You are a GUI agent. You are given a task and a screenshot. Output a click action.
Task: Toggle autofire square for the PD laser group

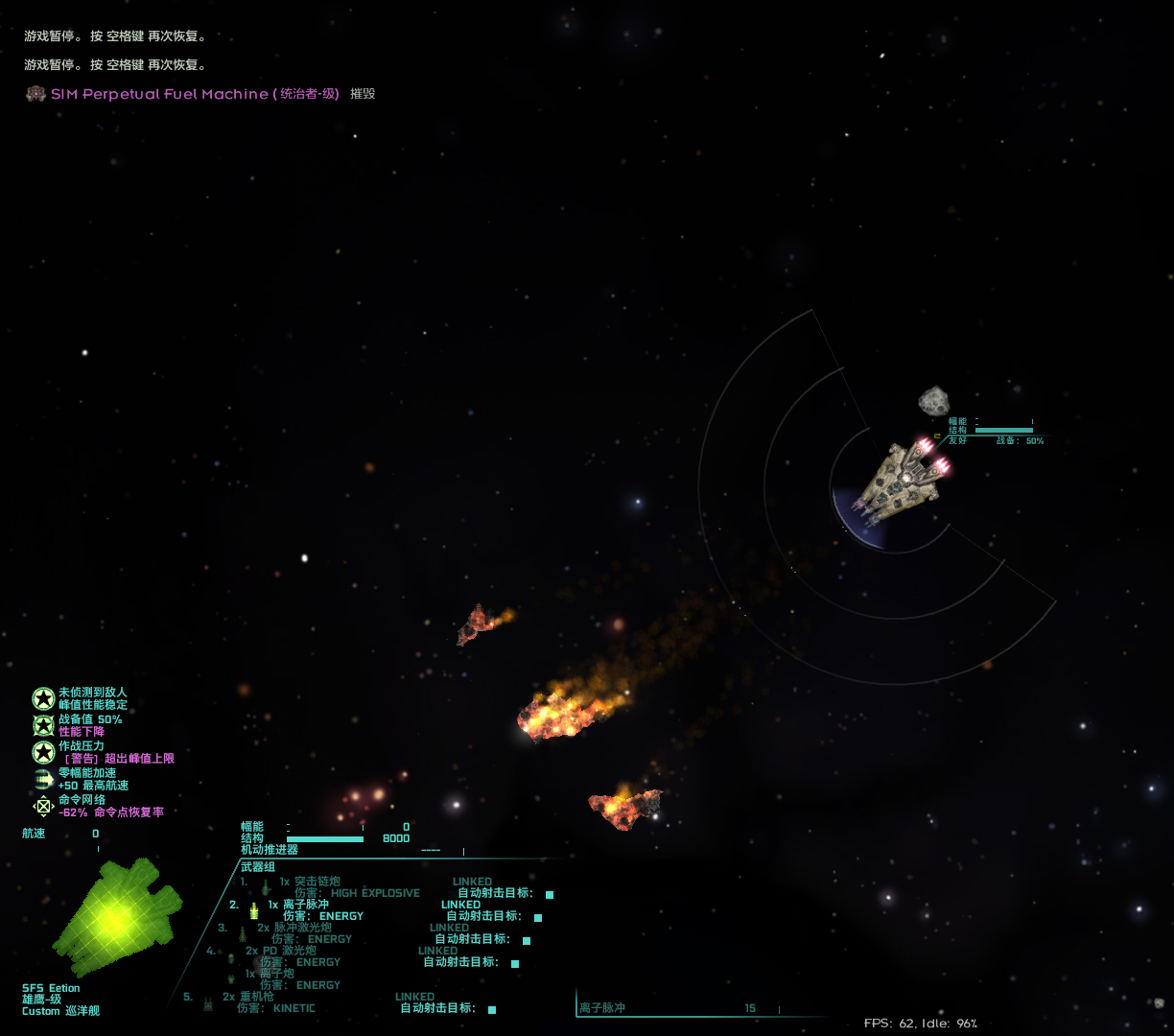pos(515,963)
